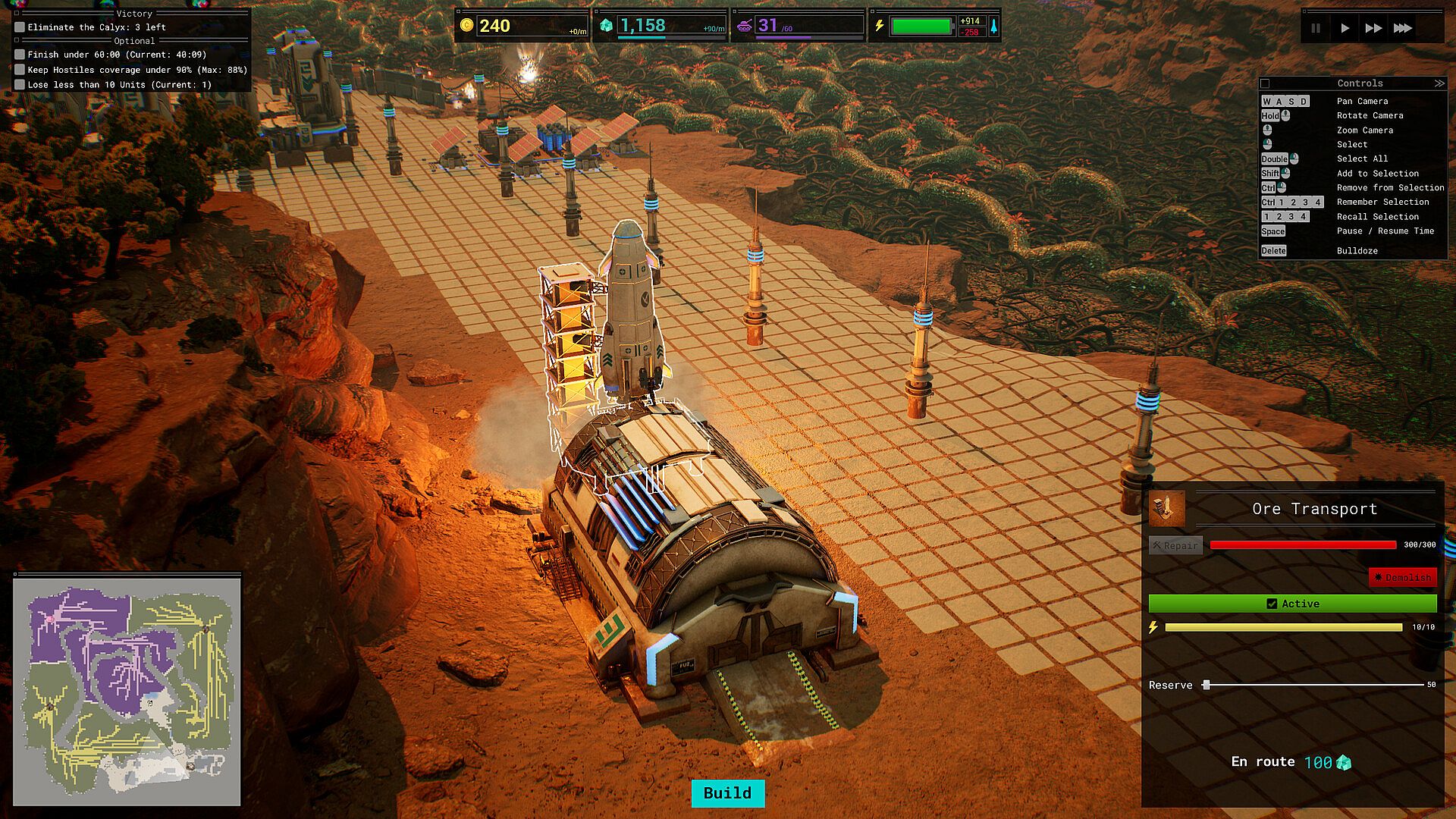Set the fastest triple-arrow speed

coord(1403,28)
